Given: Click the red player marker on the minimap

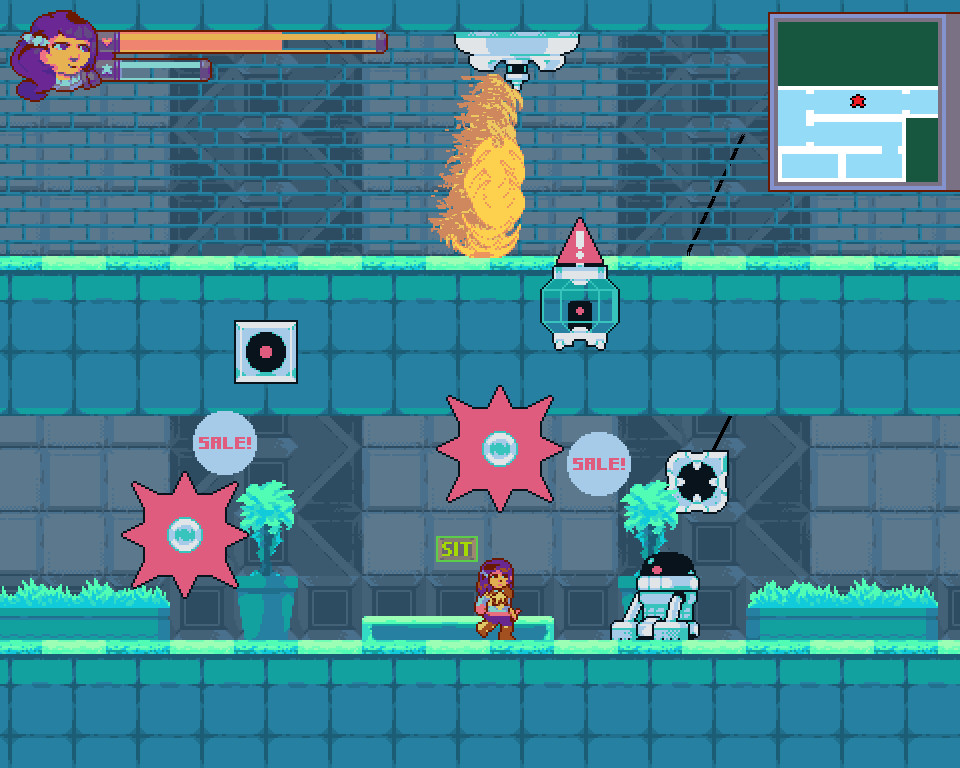Looking at the screenshot, I should 857,101.
